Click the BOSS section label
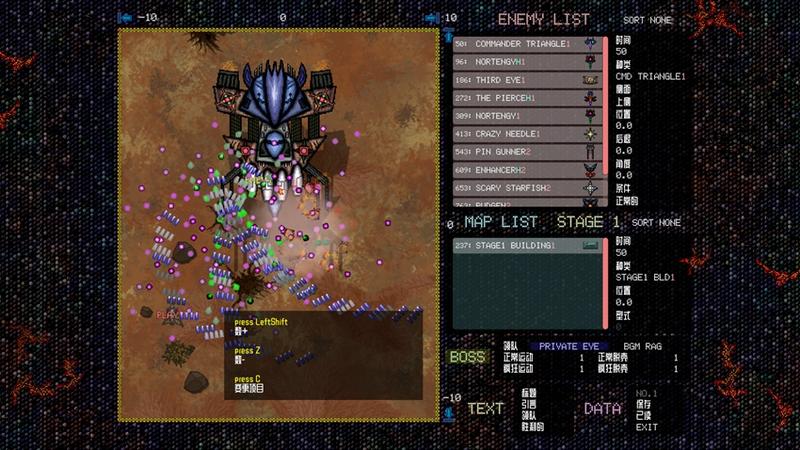 tap(467, 357)
